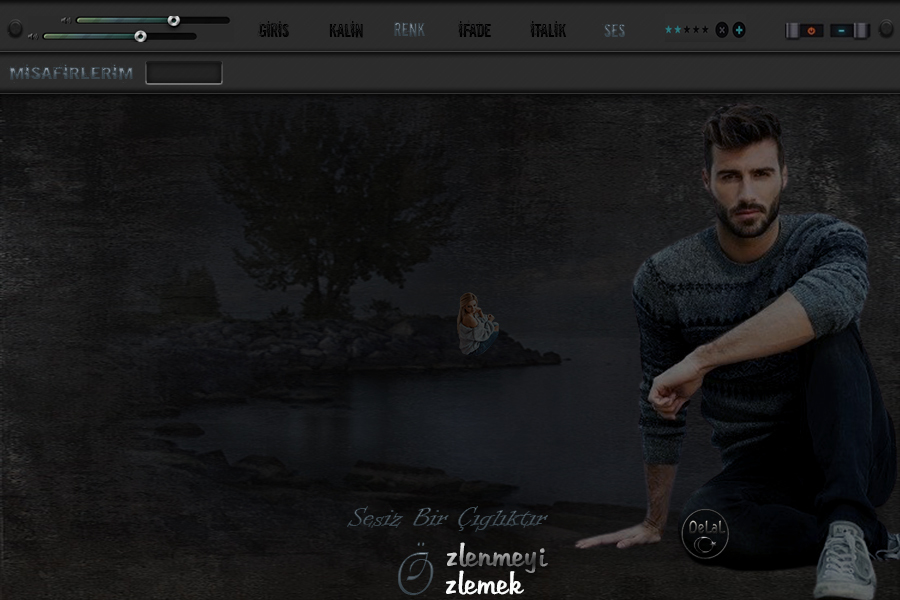Open the İFADE emoticon menu
This screenshot has width=900, height=600.
tap(474, 31)
